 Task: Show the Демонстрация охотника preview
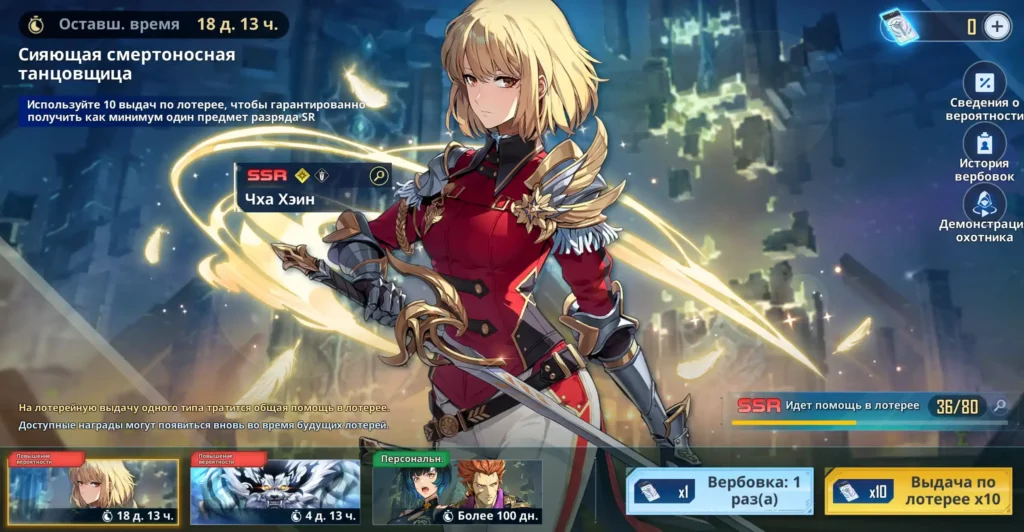pyautogui.click(x=984, y=203)
